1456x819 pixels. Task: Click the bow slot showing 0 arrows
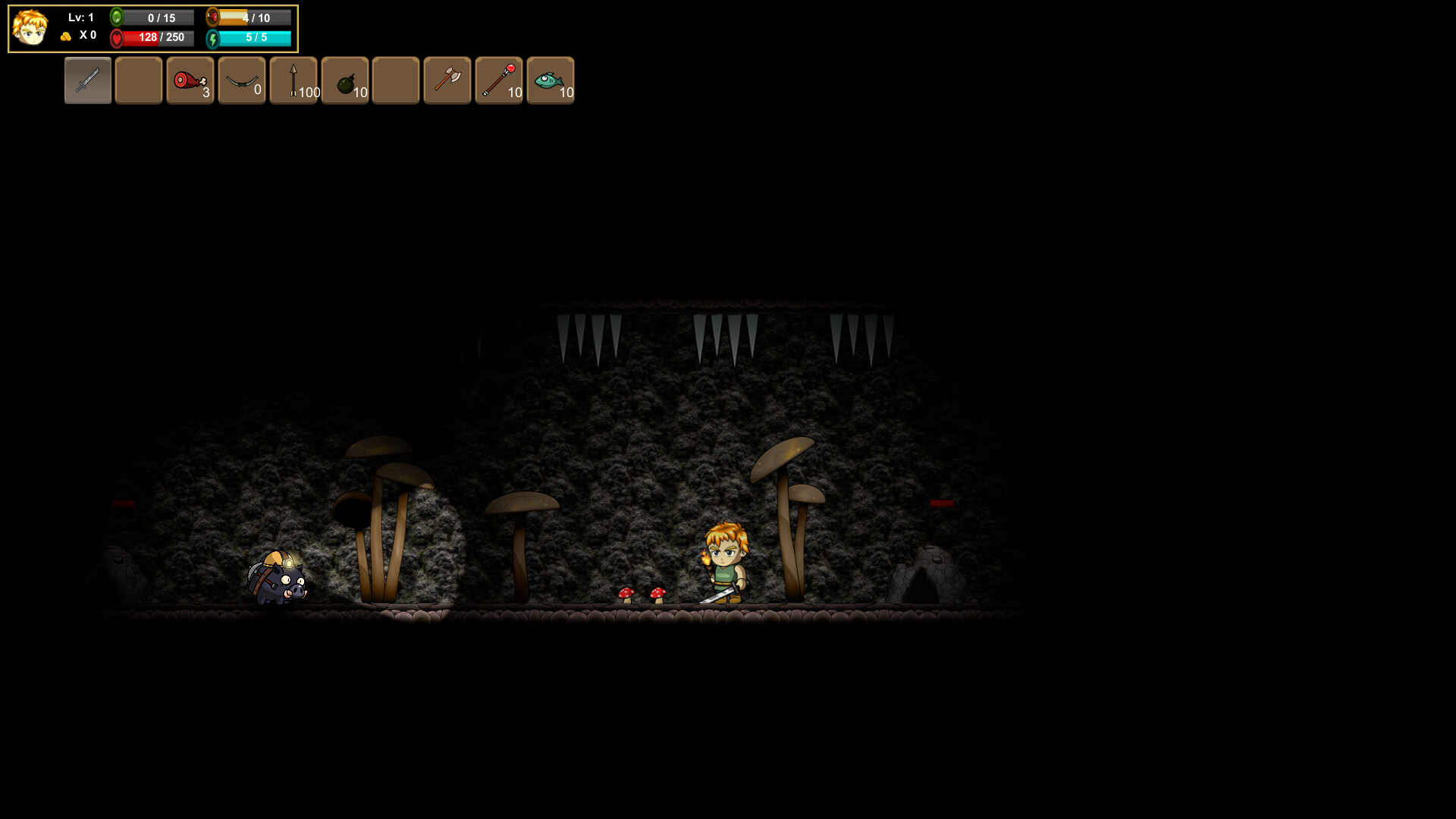[x=241, y=80]
